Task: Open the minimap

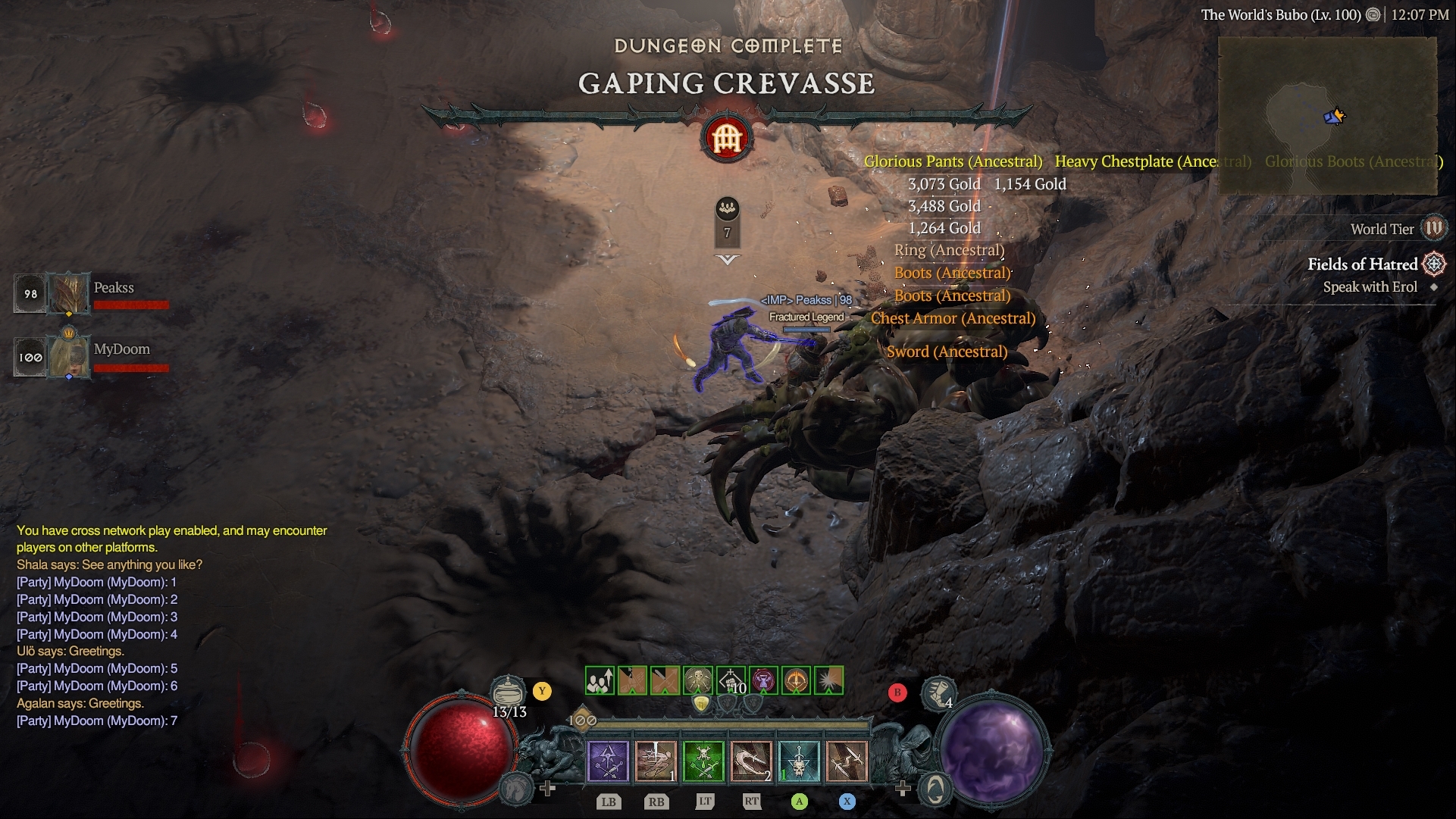Action: (1327, 115)
